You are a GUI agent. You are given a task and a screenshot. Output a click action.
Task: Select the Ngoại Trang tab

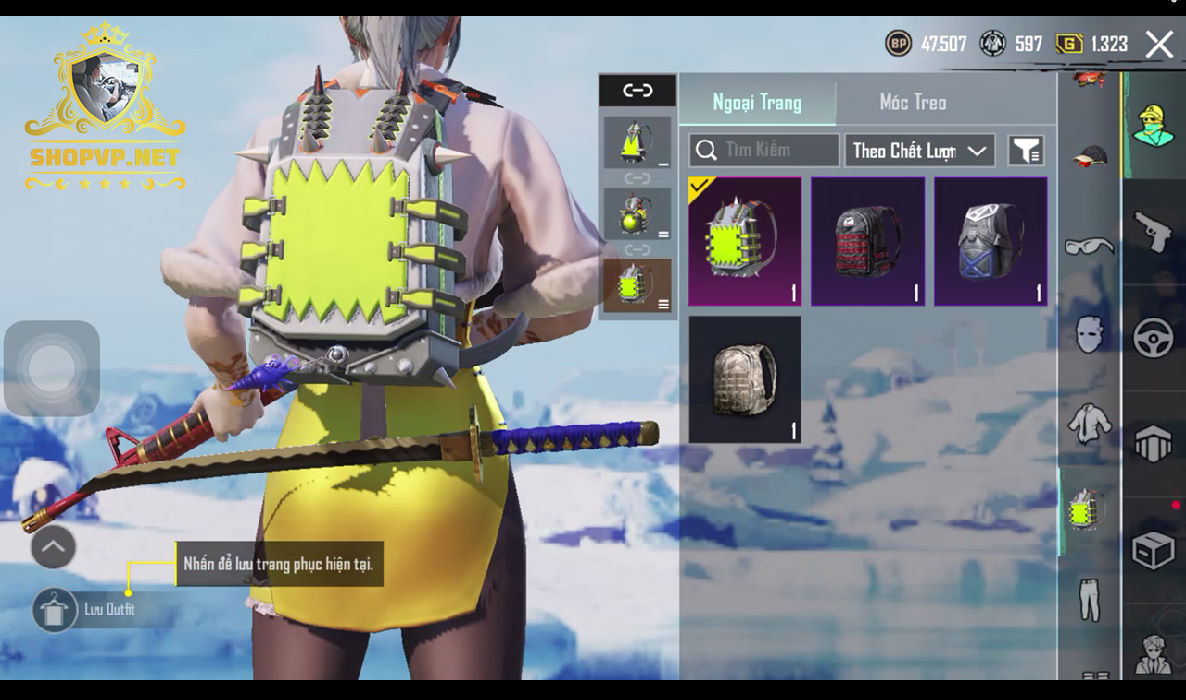click(757, 102)
